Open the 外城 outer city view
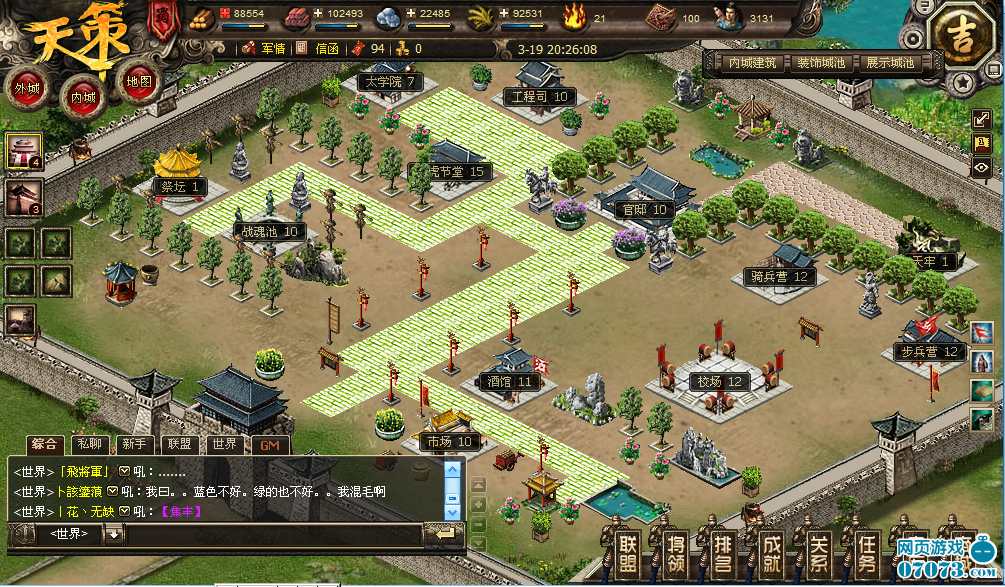The height and width of the screenshot is (587, 1005). (x=27, y=88)
